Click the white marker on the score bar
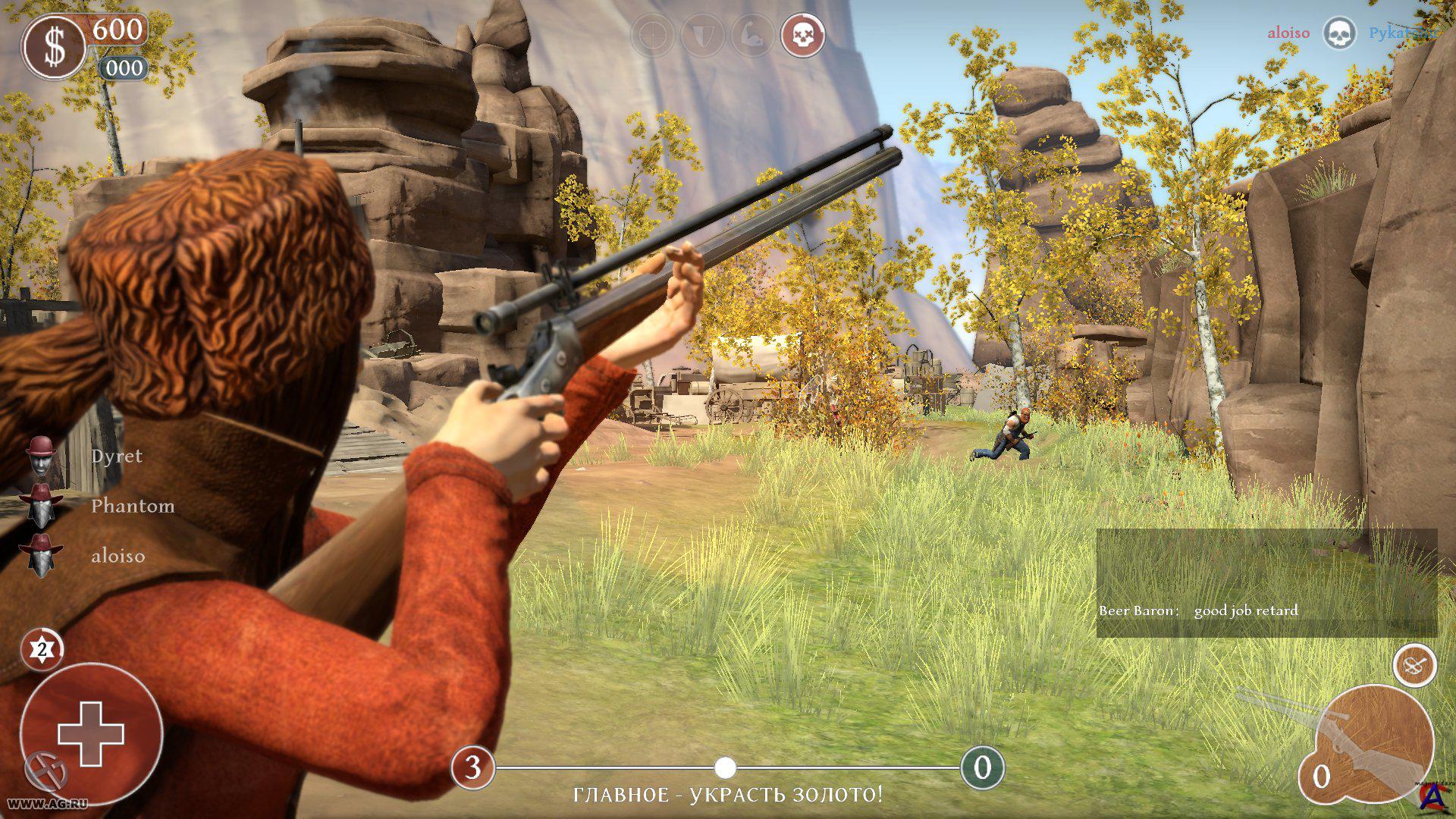The image size is (1456, 819). (726, 767)
